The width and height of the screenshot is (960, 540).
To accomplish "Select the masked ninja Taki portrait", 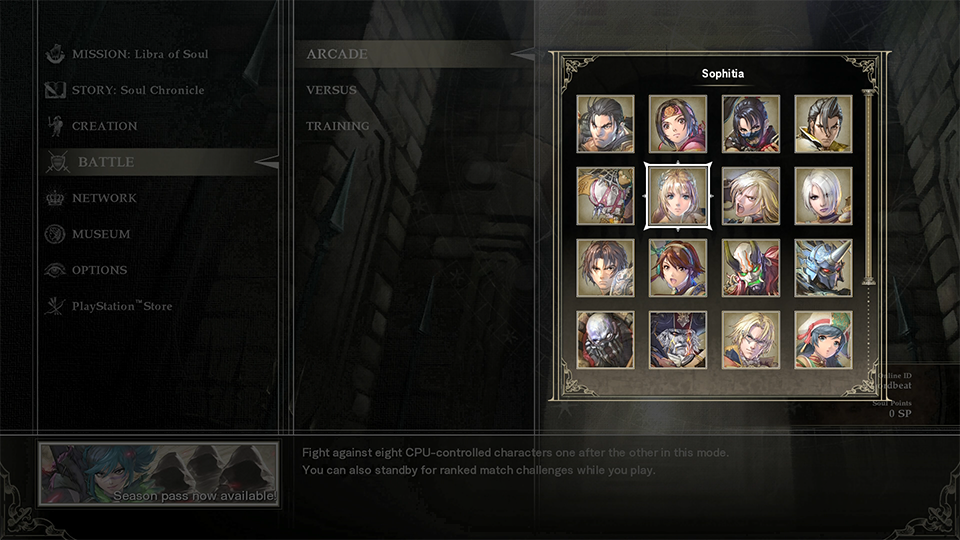I will coord(751,124).
